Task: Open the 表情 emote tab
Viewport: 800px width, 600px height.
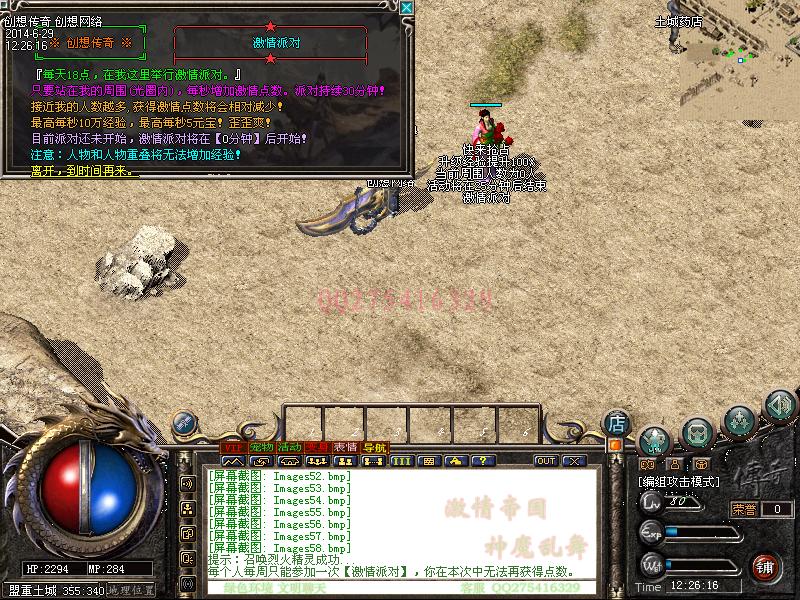Action: (x=346, y=447)
